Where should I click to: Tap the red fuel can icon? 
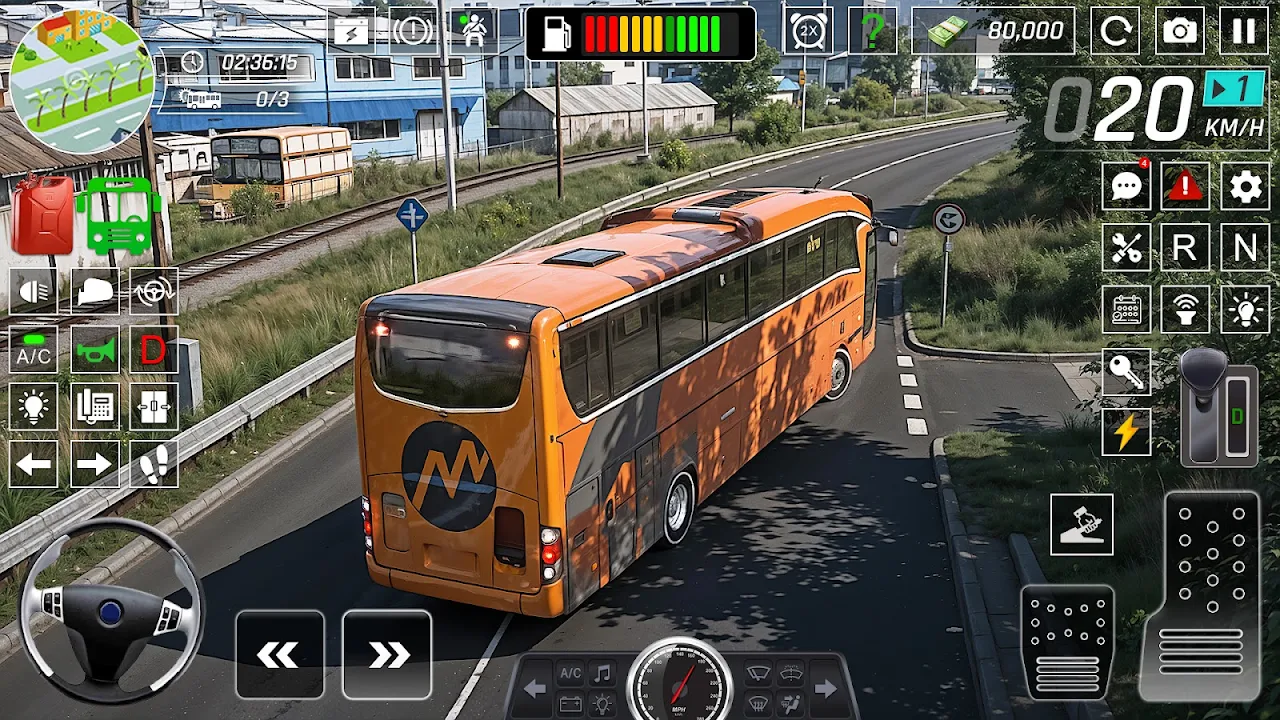42,215
